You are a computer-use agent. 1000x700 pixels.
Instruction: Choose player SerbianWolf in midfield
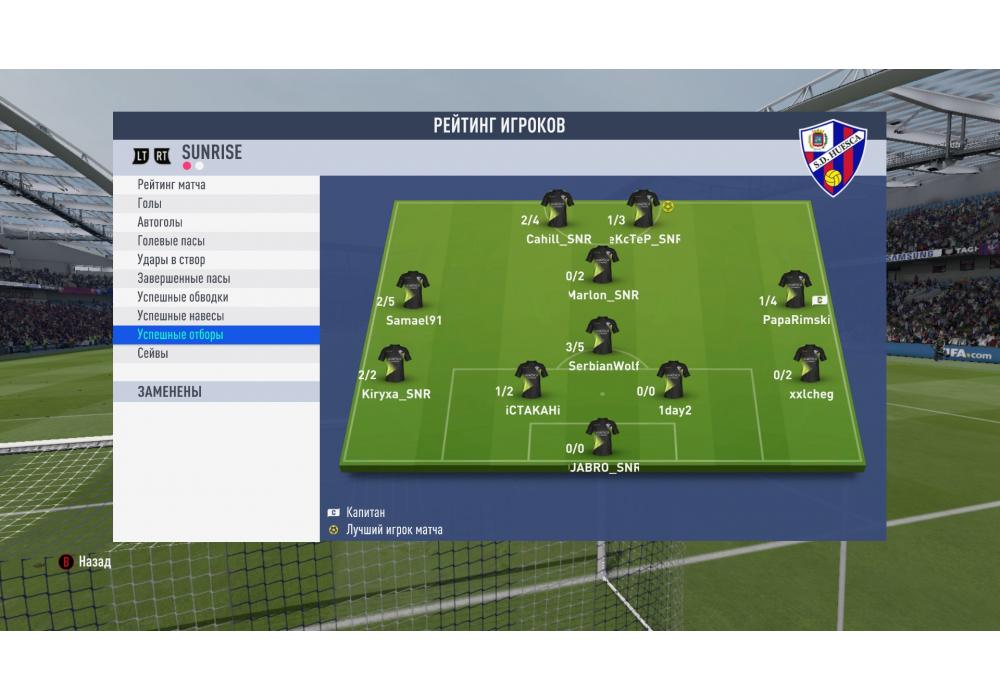tap(601, 336)
